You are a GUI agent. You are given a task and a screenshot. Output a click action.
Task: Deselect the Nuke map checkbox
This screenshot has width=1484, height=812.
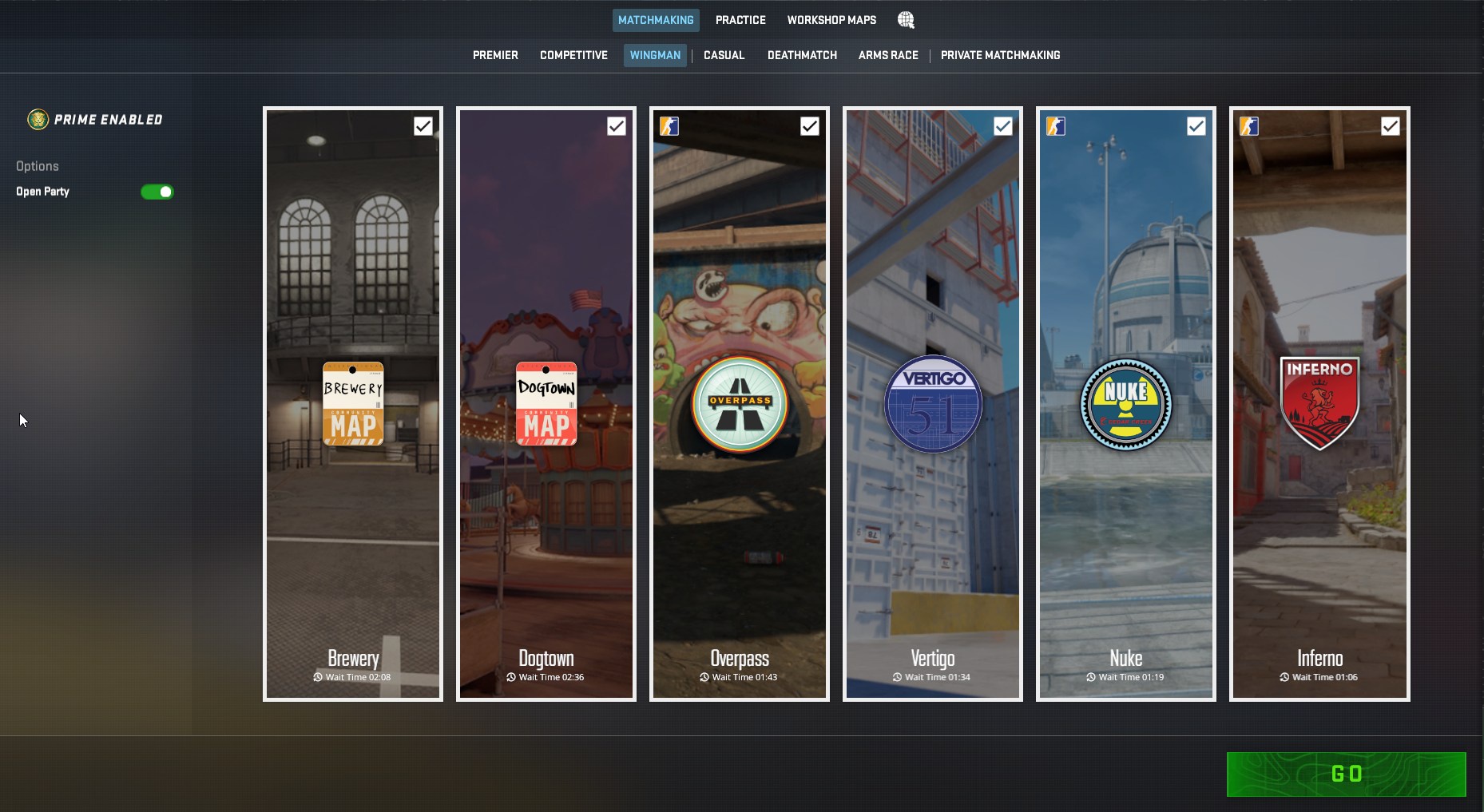[x=1196, y=126]
